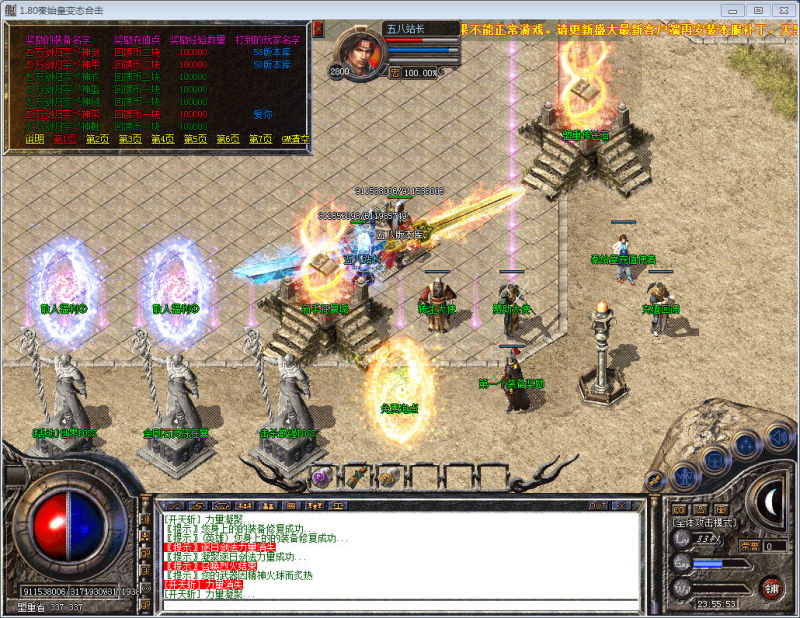Open the skills round button with four dots
Viewport: 800px width, 618px height.
pos(745,446)
